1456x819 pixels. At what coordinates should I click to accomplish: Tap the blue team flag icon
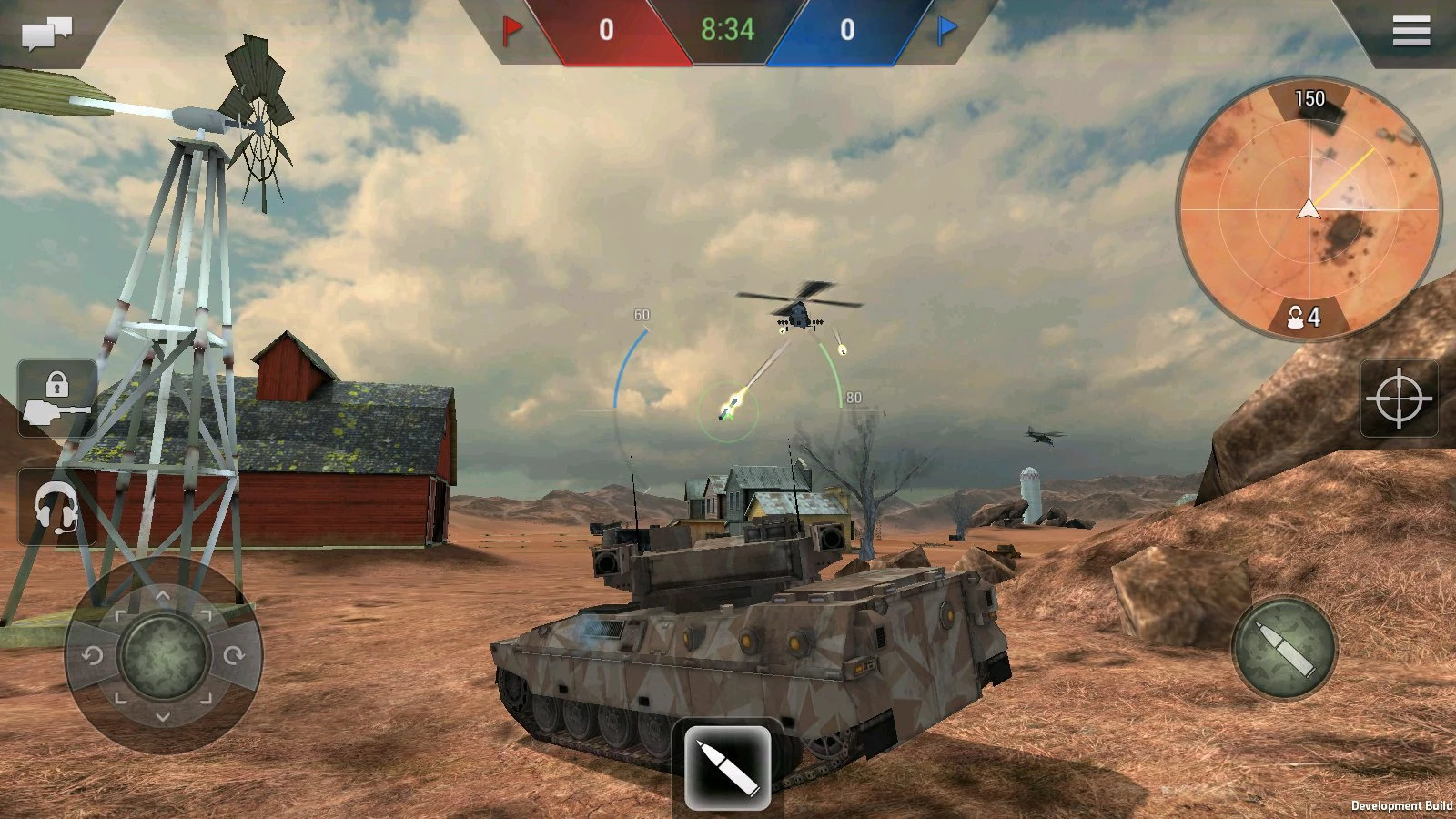click(x=943, y=30)
